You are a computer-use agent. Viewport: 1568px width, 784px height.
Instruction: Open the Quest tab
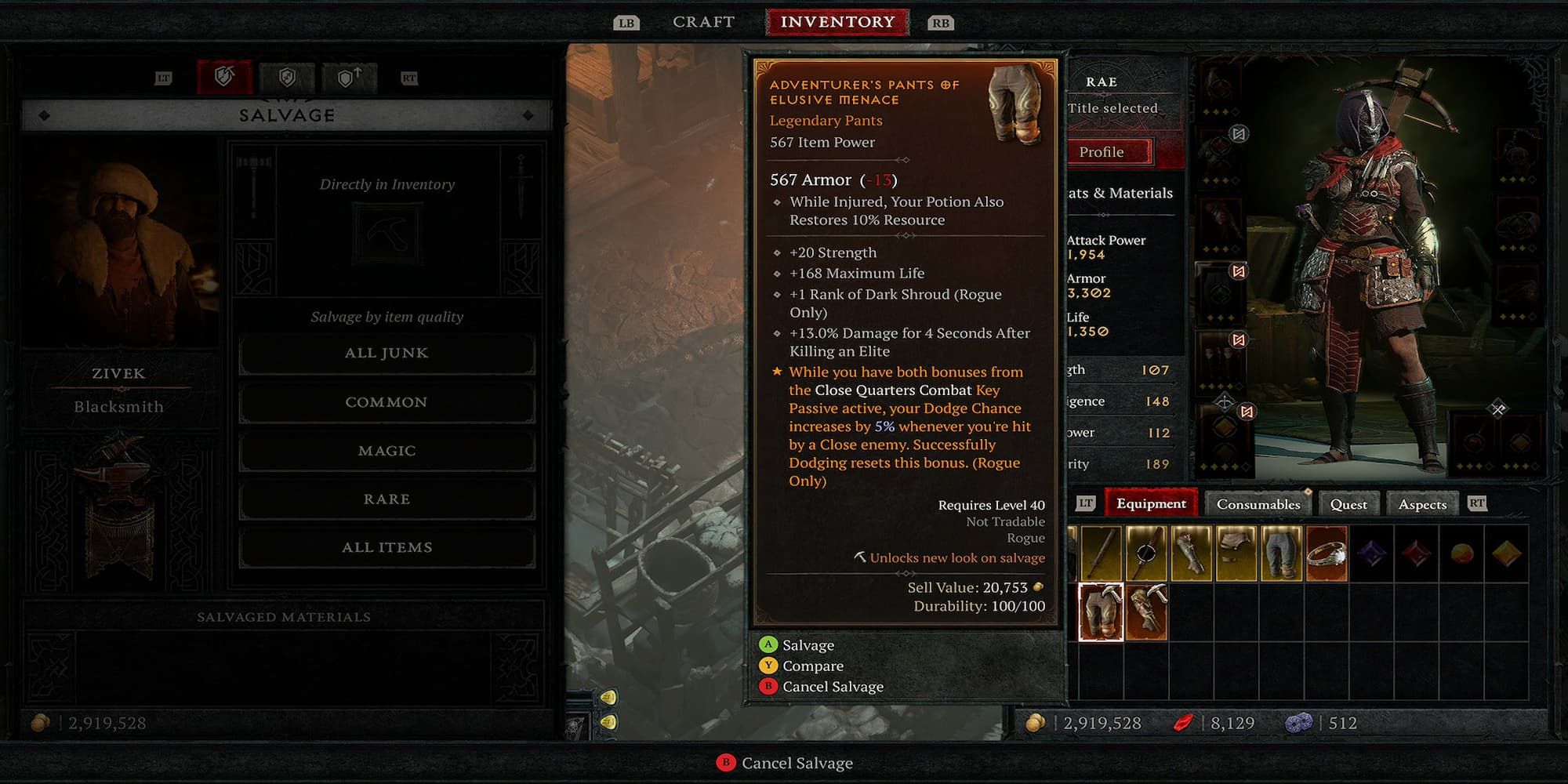(x=1348, y=503)
